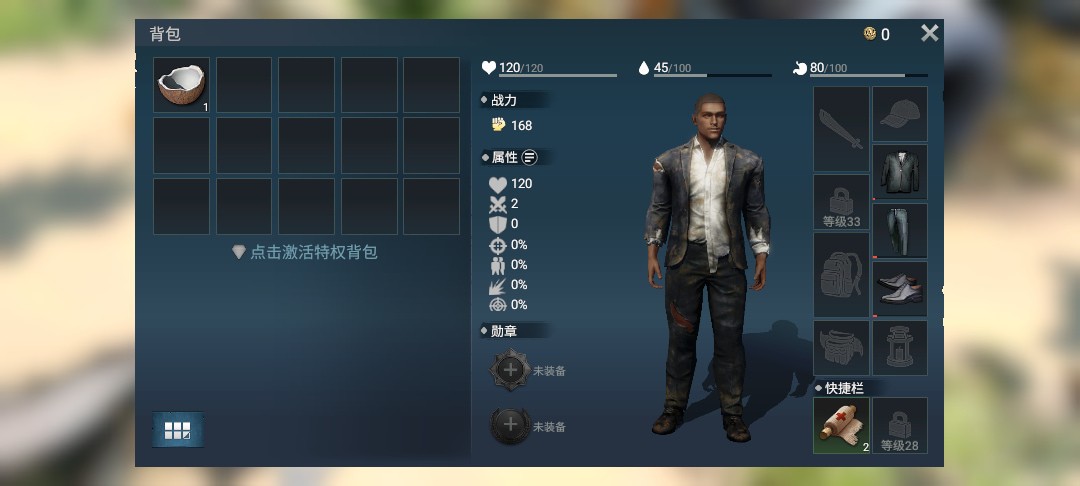1080x486 pixels.
Task: Equip a medal in the first medal slot
Action: point(510,370)
